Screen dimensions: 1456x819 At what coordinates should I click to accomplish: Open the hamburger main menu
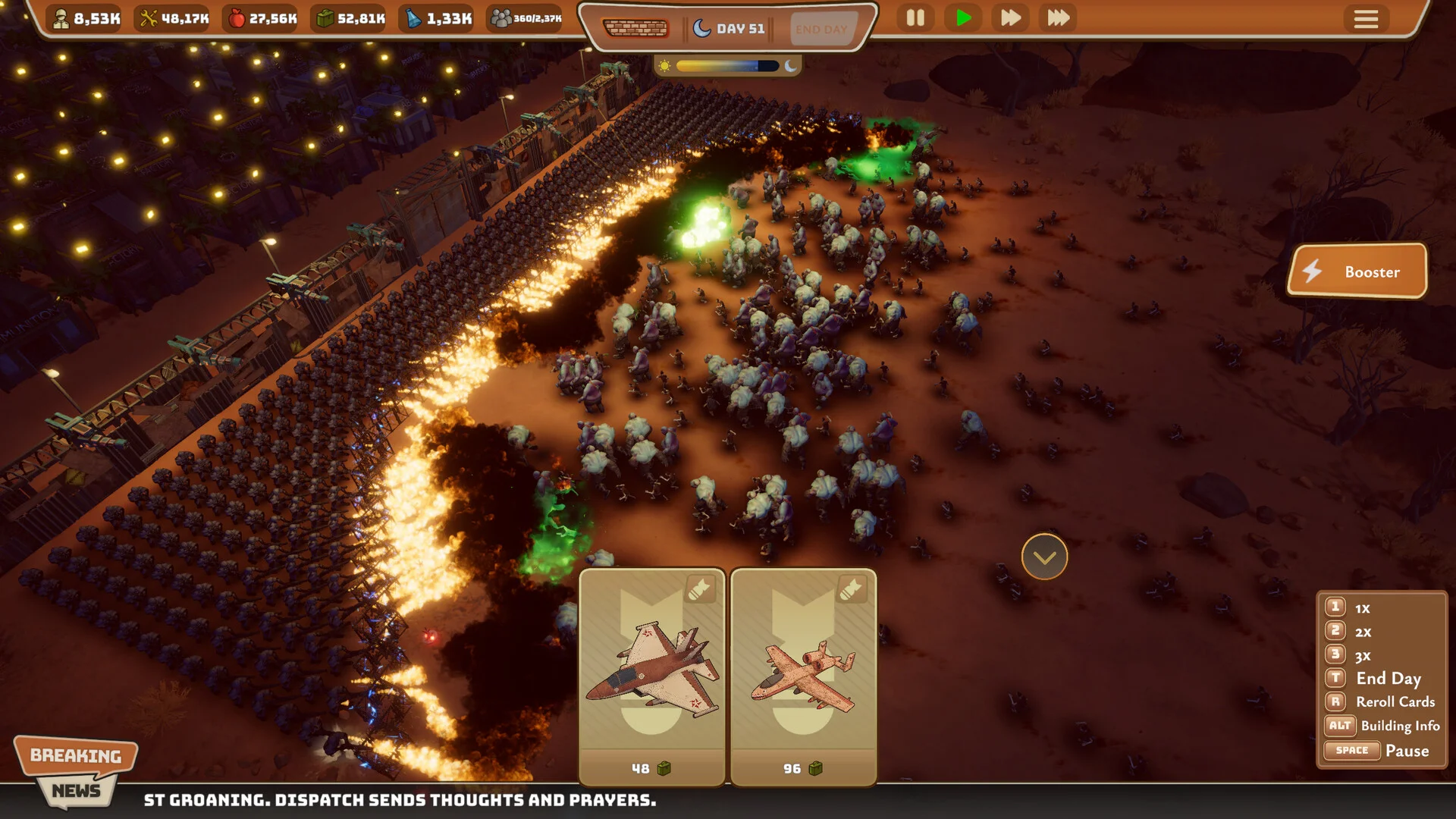pos(1366,19)
